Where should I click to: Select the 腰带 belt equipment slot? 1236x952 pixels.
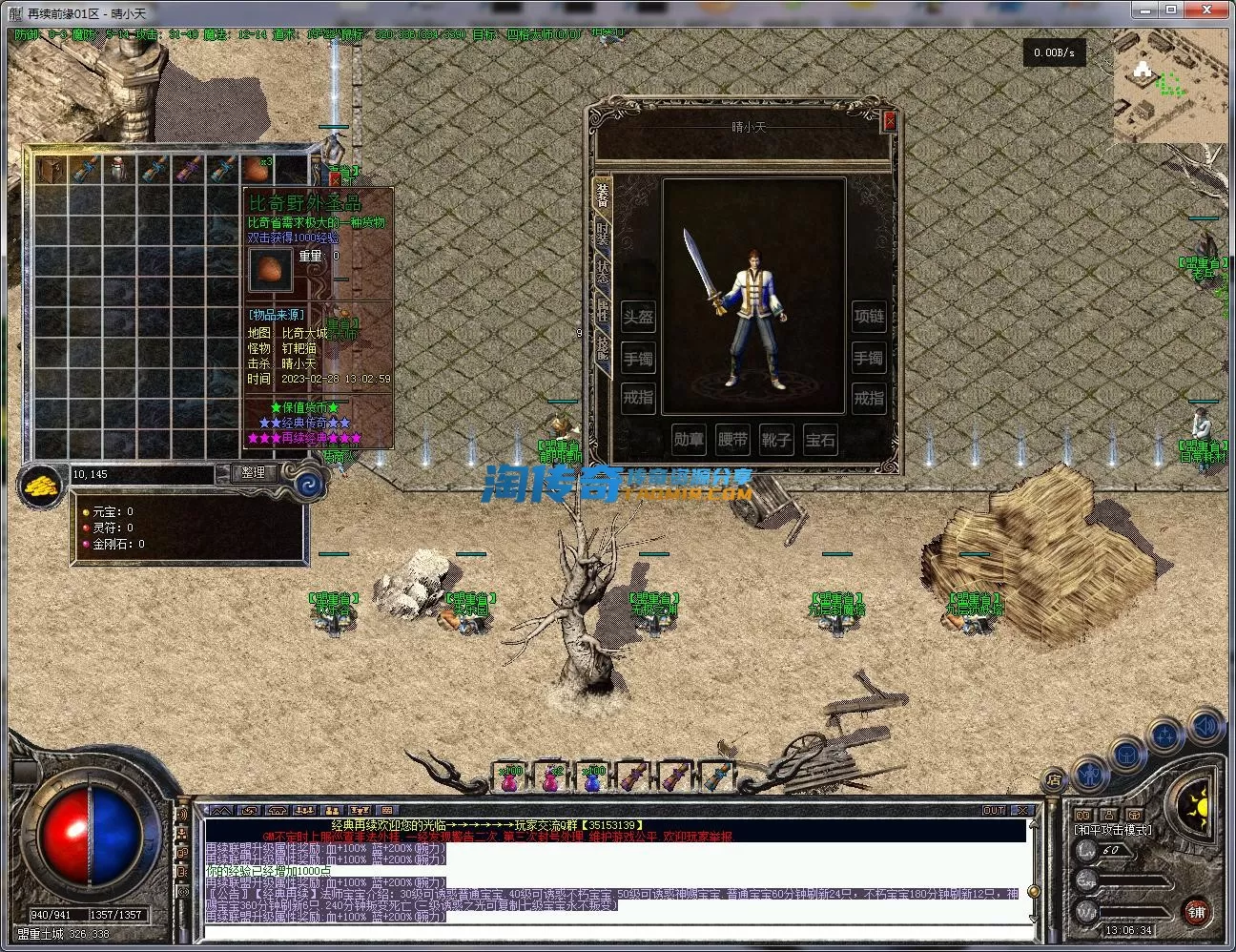[732, 439]
